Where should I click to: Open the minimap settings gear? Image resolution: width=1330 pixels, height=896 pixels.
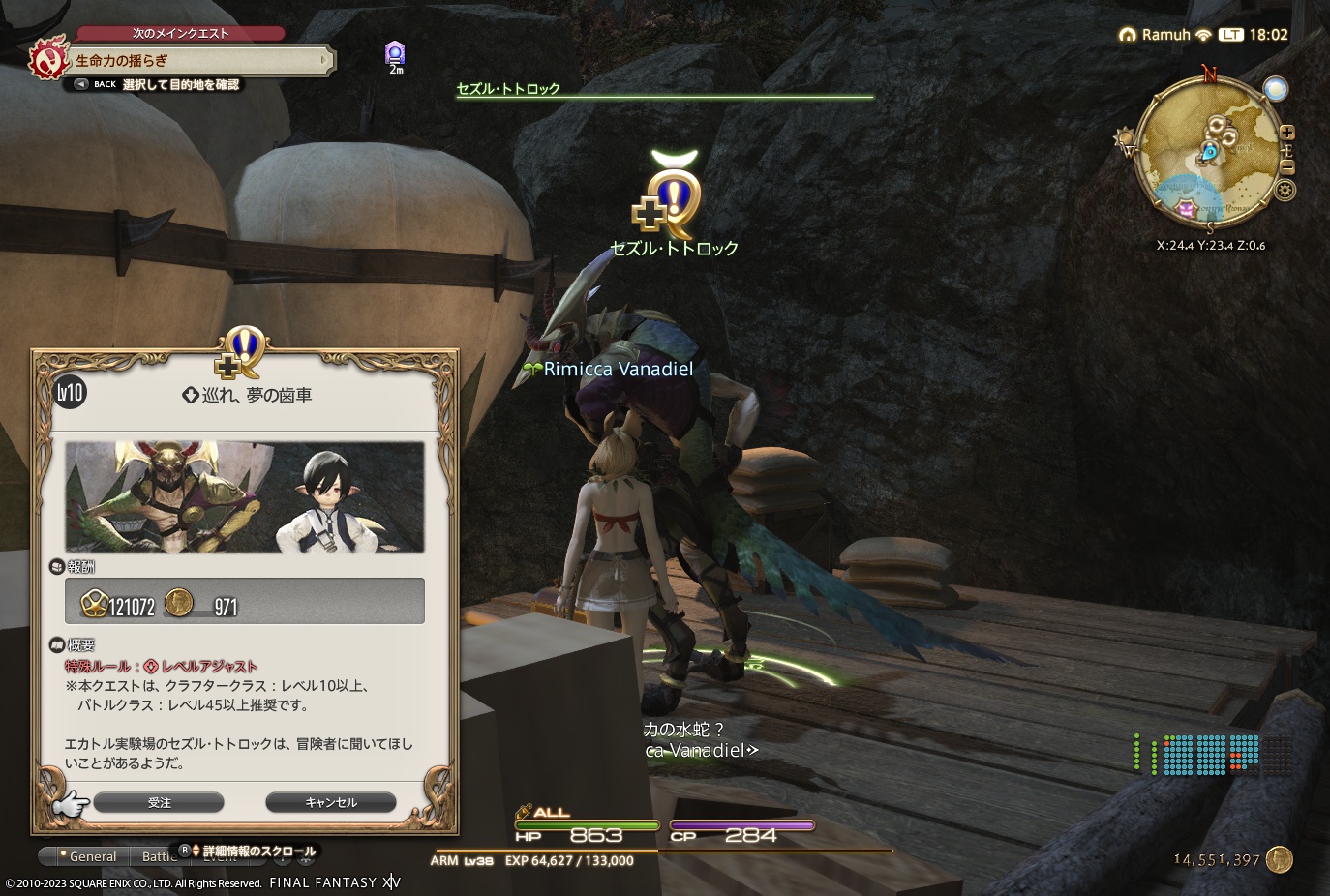point(1285,190)
